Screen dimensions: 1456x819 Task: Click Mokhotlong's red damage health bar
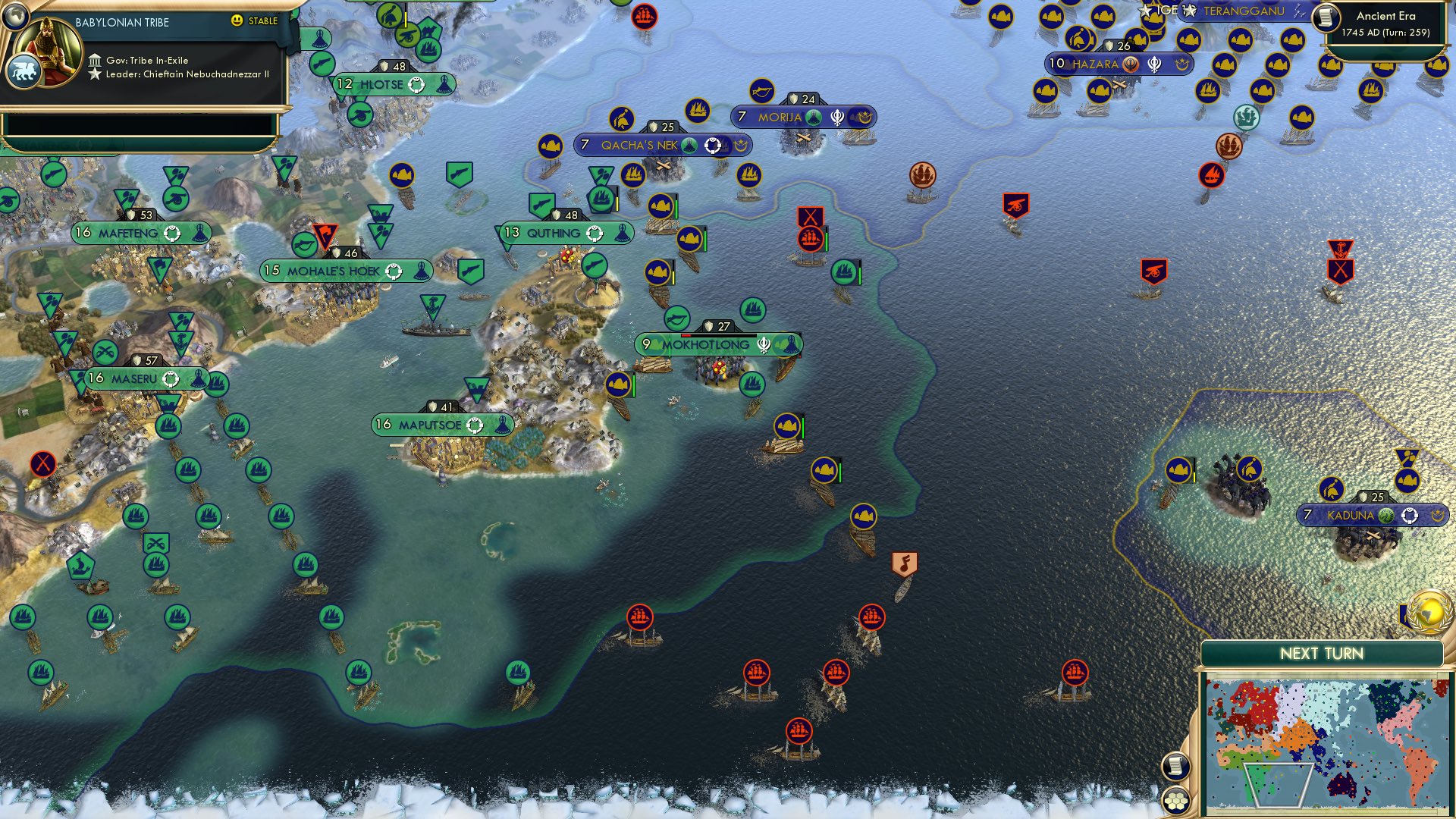(x=686, y=335)
